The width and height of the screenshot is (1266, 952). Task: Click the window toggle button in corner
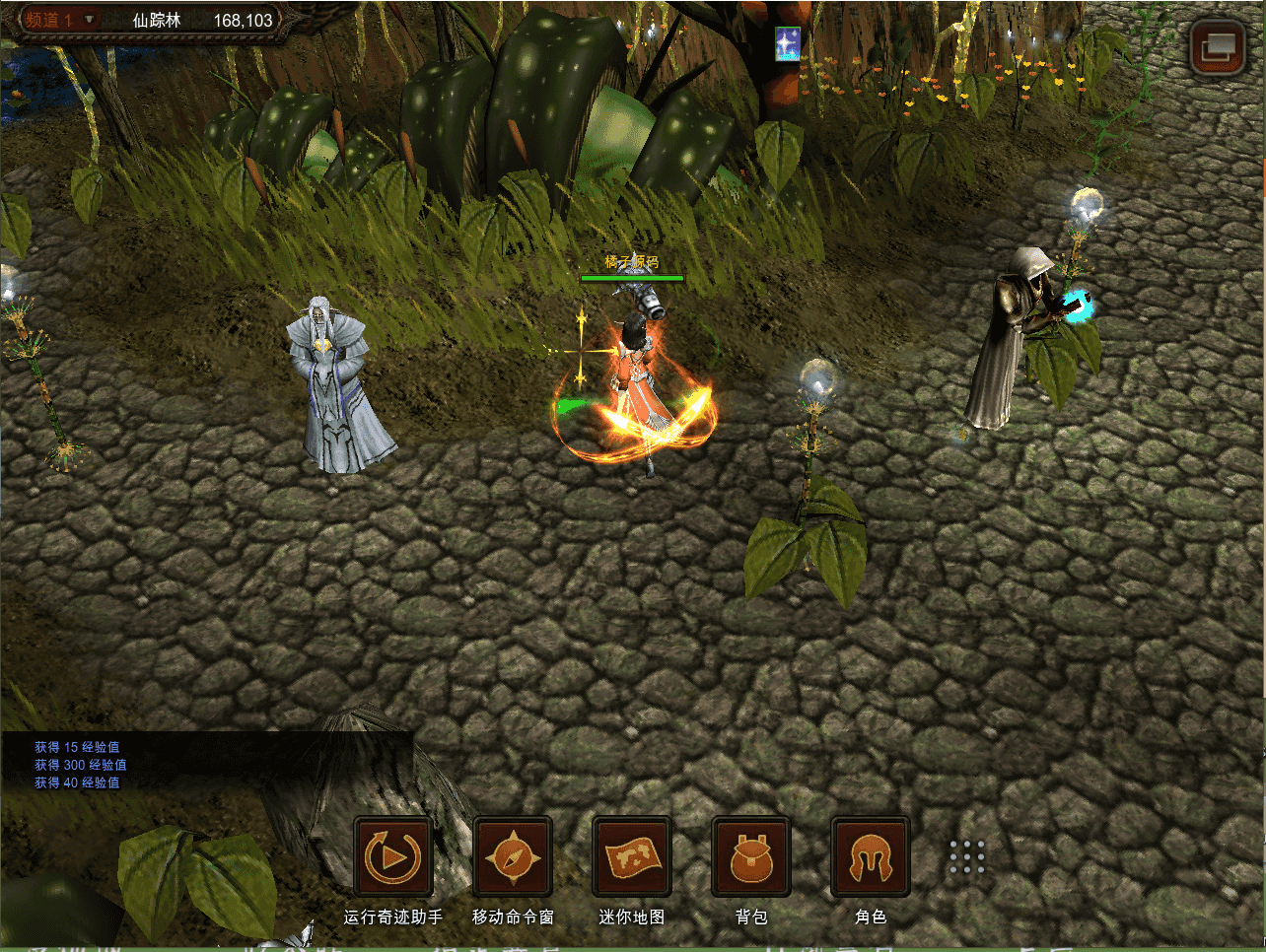tap(1217, 47)
